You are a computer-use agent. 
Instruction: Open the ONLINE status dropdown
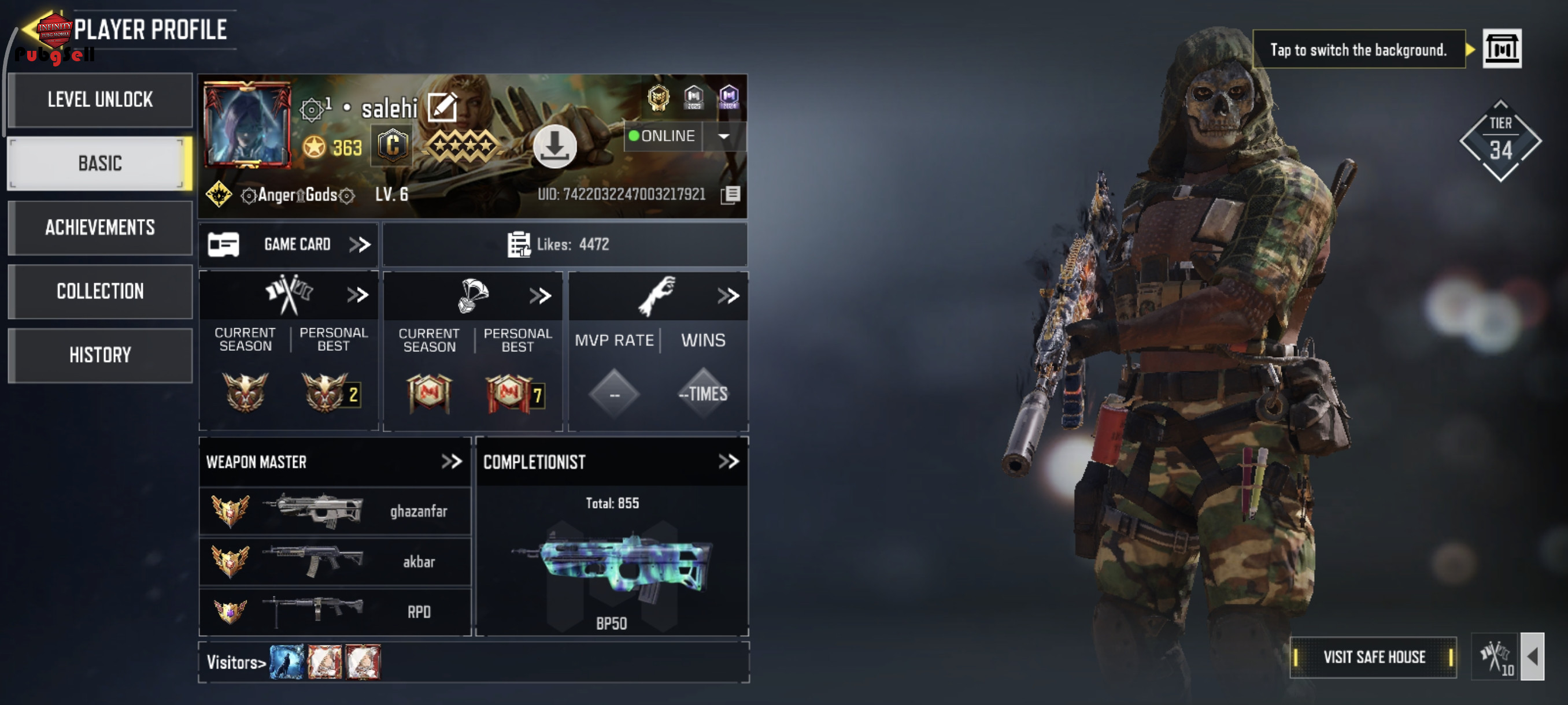click(724, 136)
